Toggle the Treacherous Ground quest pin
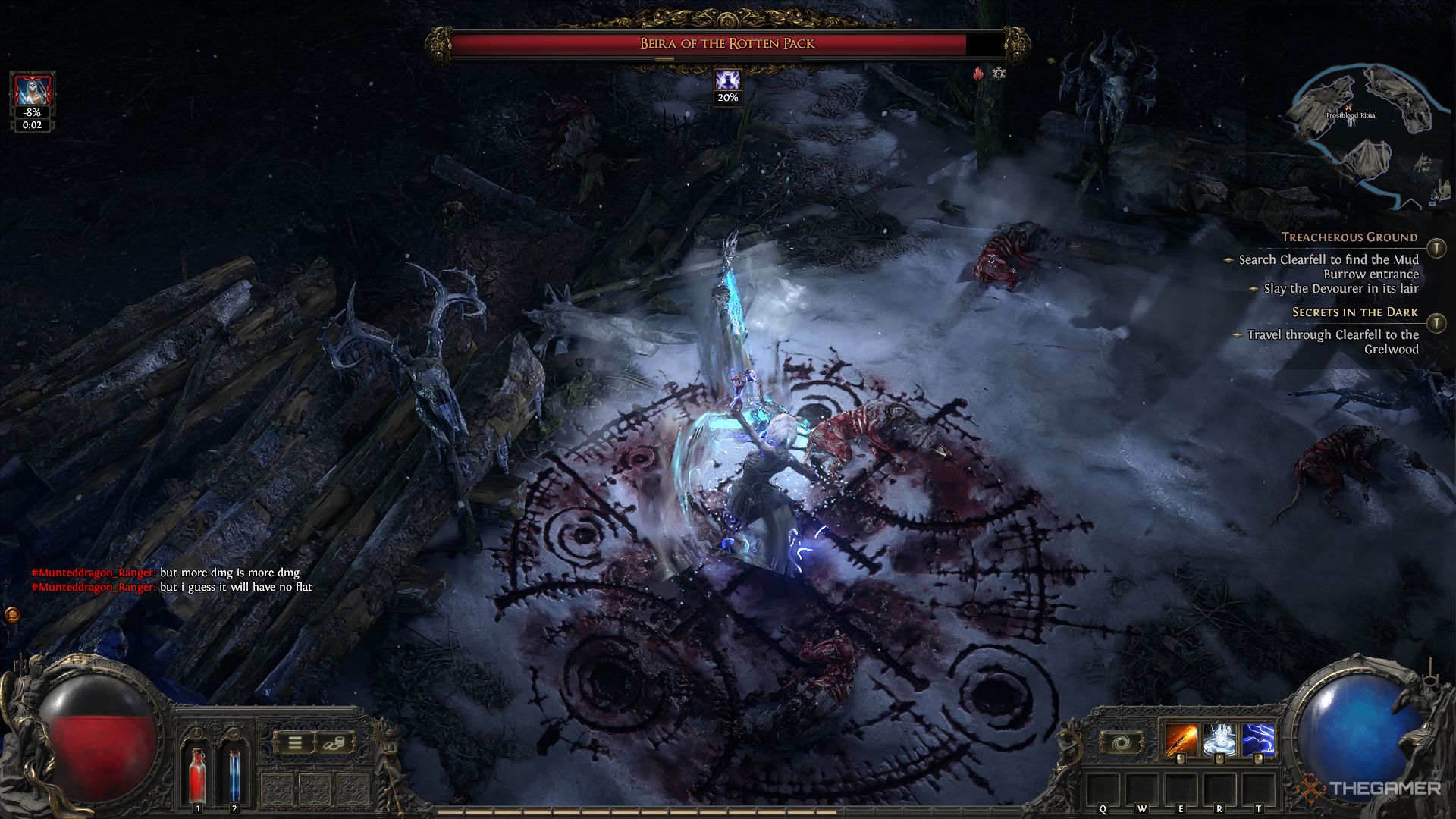1456x819 pixels. [1436, 248]
